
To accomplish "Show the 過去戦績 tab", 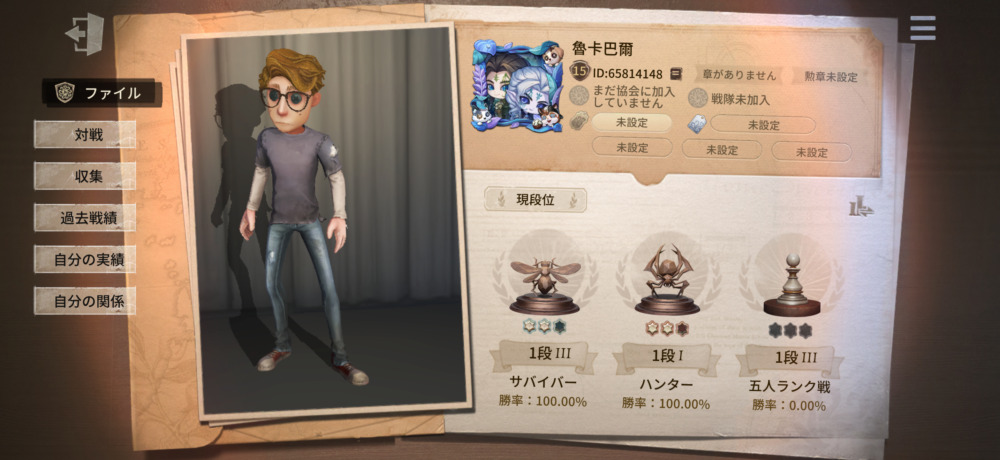I will pyautogui.click(x=86, y=217).
